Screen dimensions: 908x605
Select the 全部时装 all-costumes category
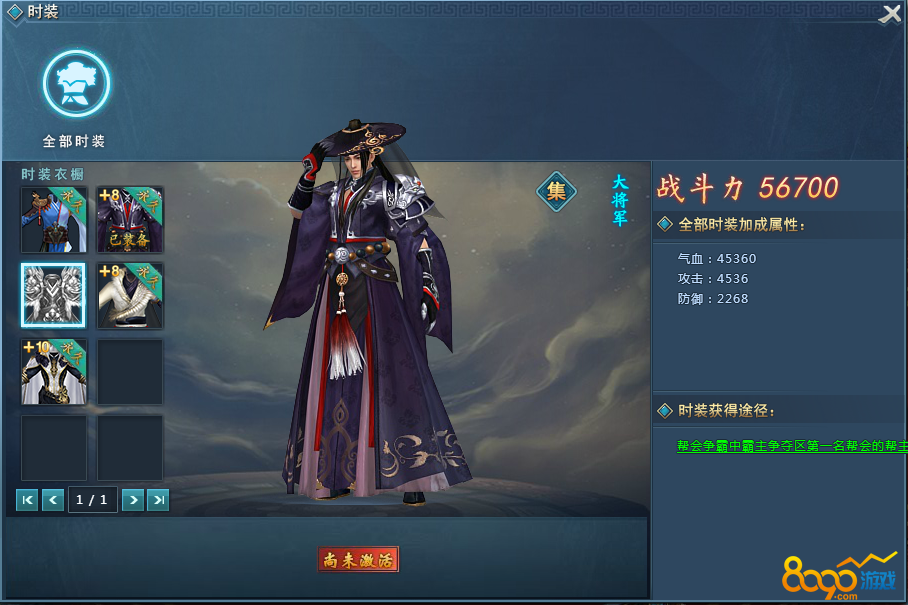76,86
